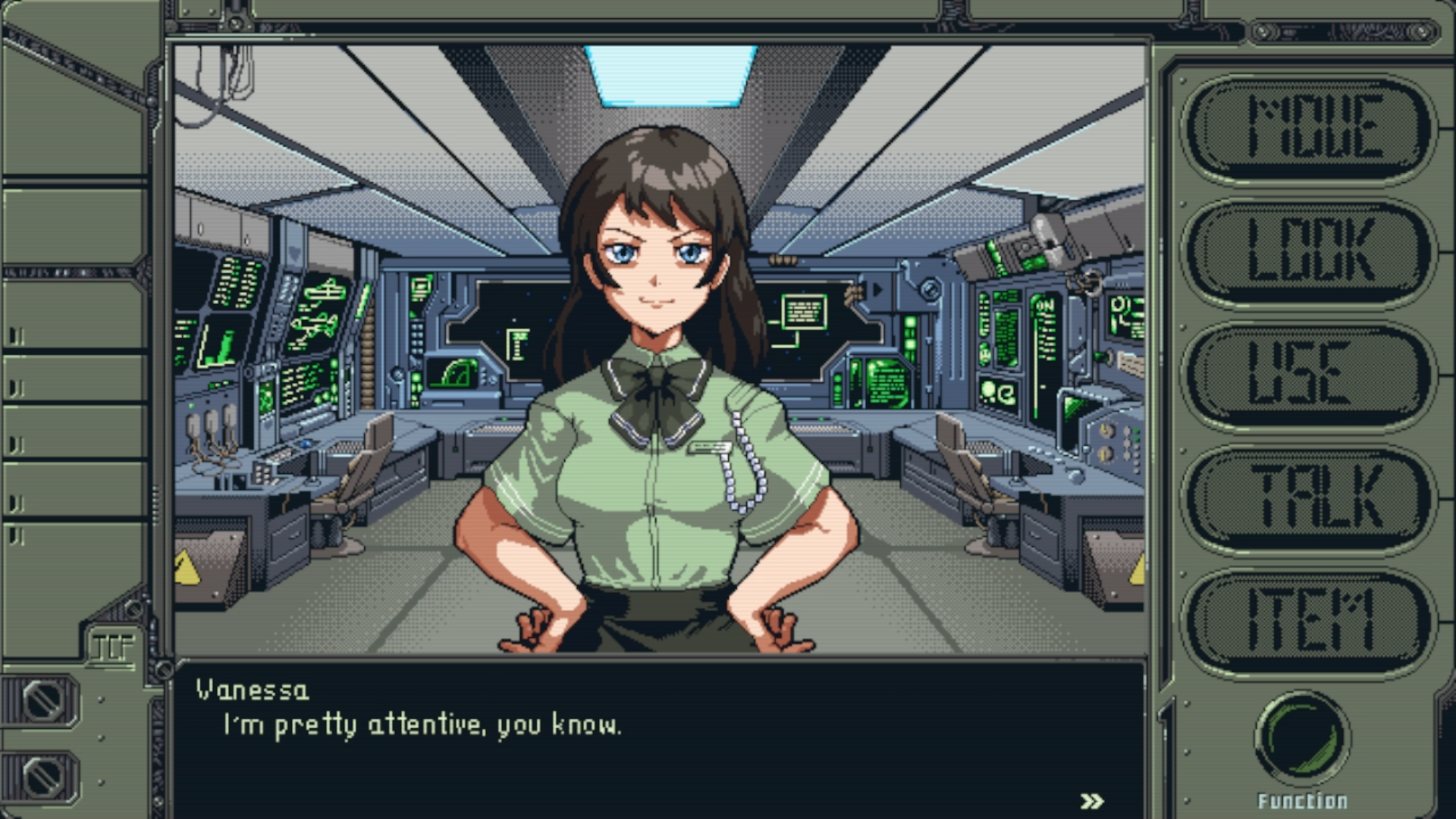Advance dialogue with the double-arrow icon
This screenshot has height=819, width=1456.
(x=1091, y=801)
